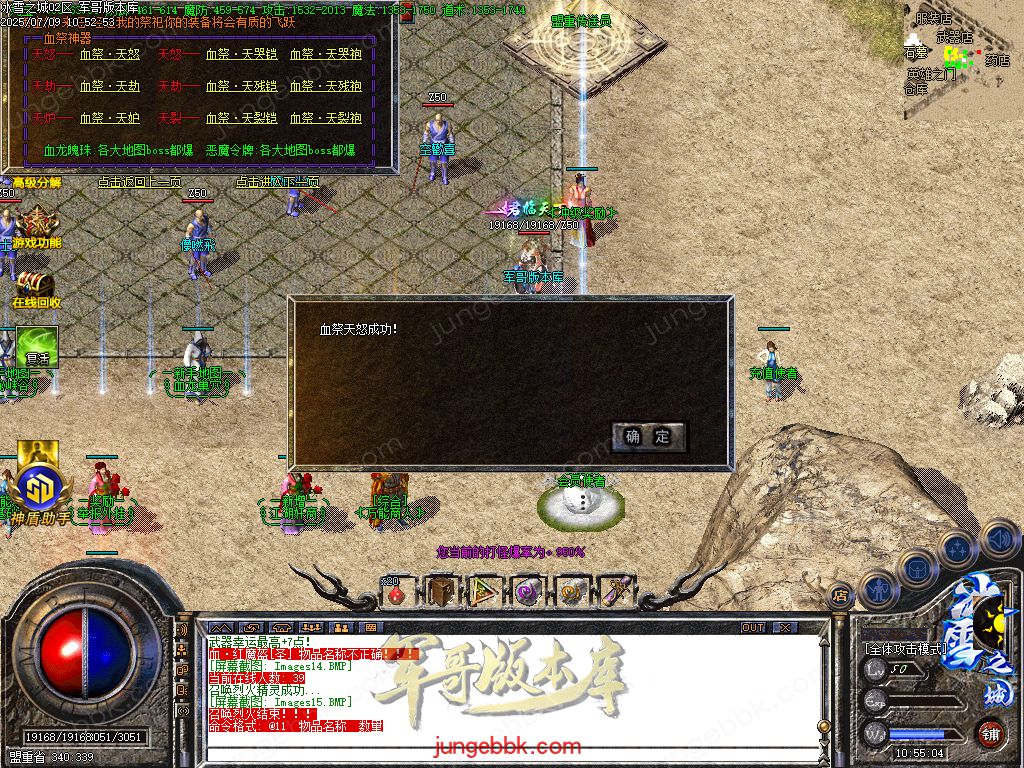Toggle the 全体攻击模式 attack mode label
Viewport: 1024px width, 768px height.
coord(905,649)
